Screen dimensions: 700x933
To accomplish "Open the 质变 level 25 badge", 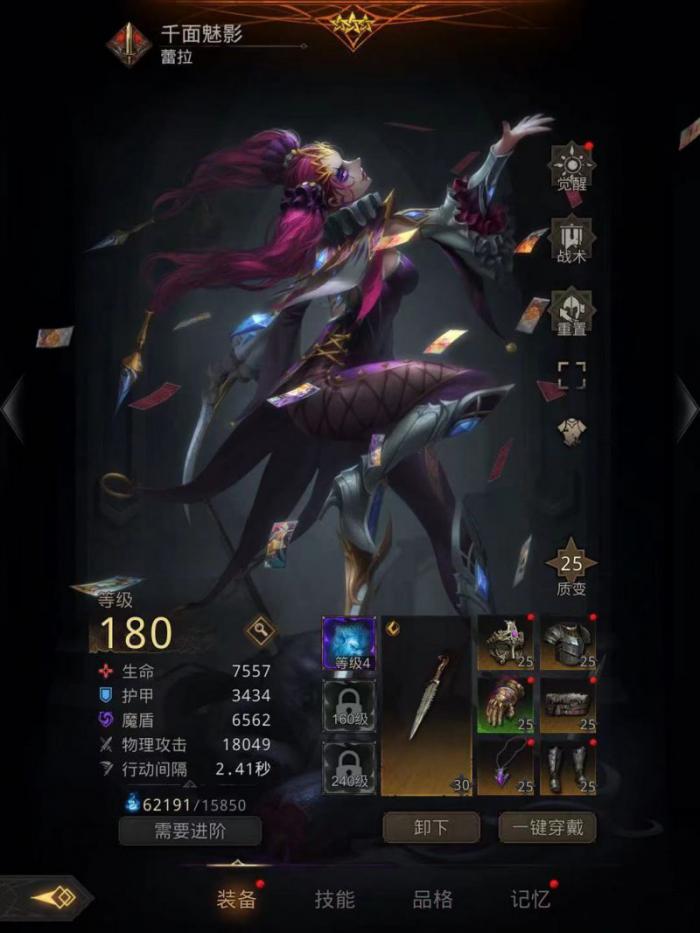I will pos(571,568).
